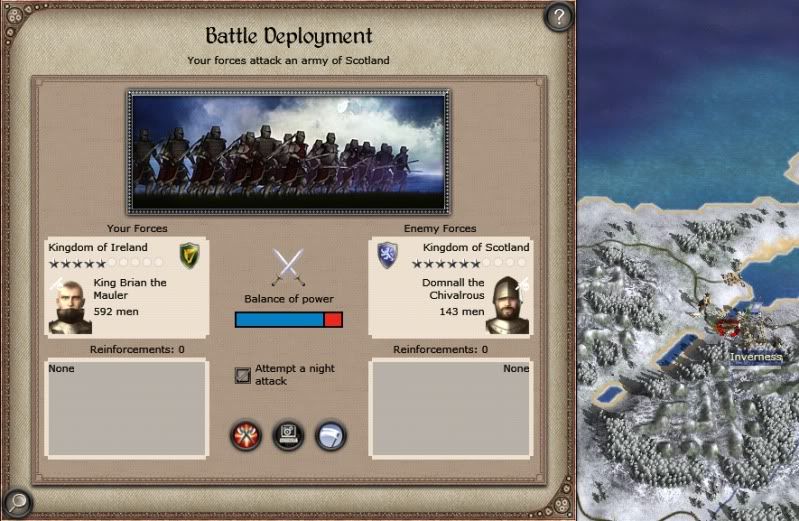The width and height of the screenshot is (799, 521).
Task: Withdraw using the white flag button
Action: click(x=331, y=435)
